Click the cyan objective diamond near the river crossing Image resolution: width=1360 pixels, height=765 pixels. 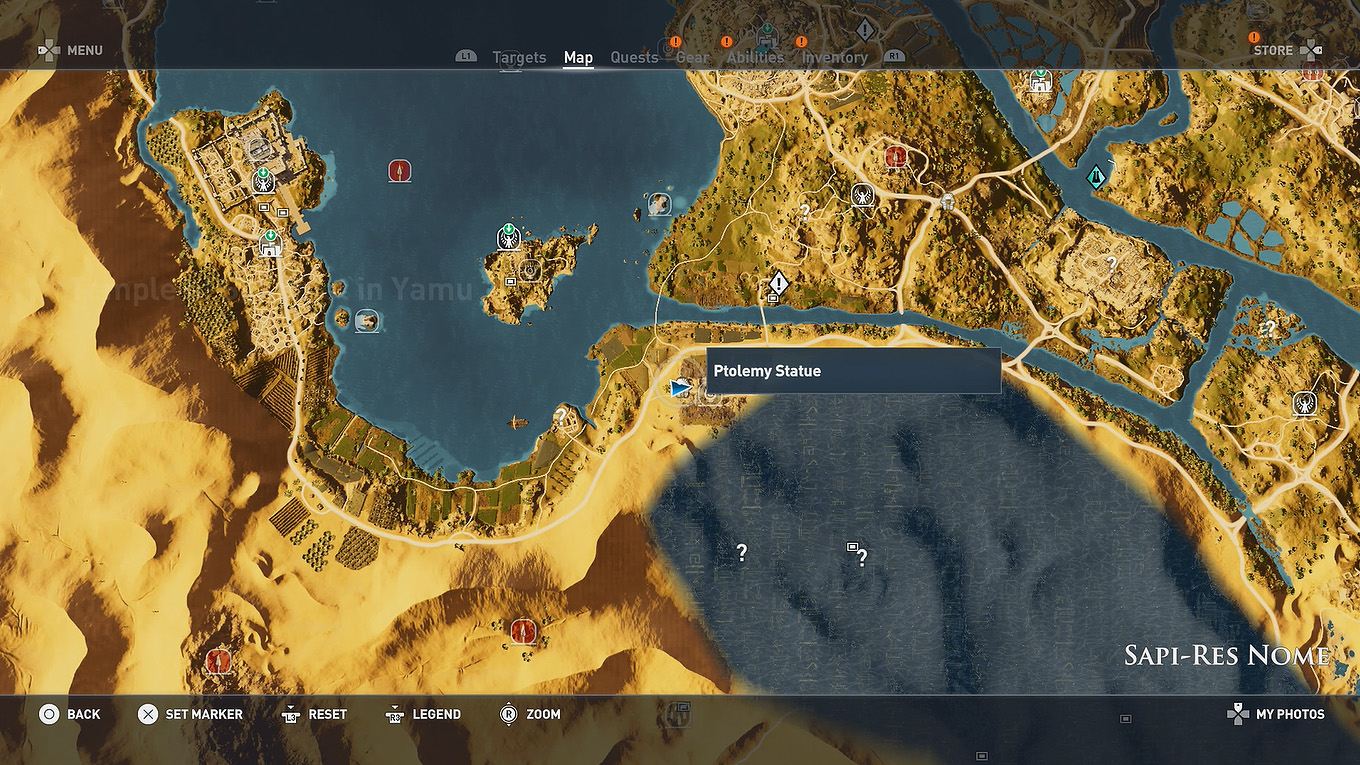pyautogui.click(x=1096, y=177)
